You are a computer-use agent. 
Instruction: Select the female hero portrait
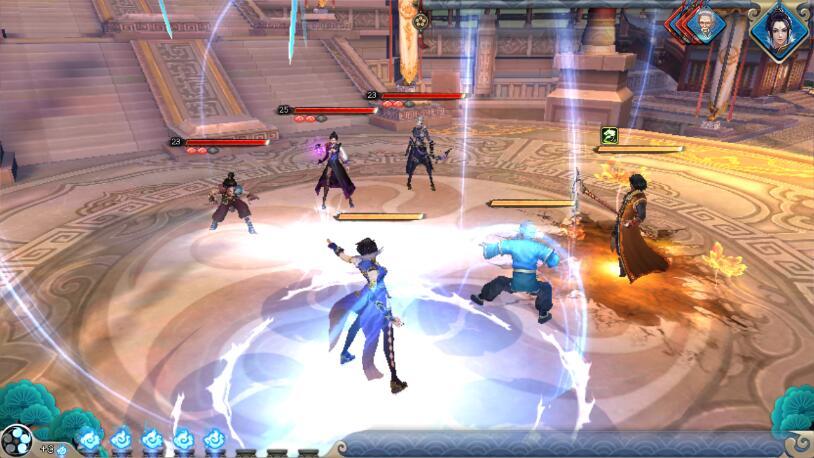click(x=779, y=31)
